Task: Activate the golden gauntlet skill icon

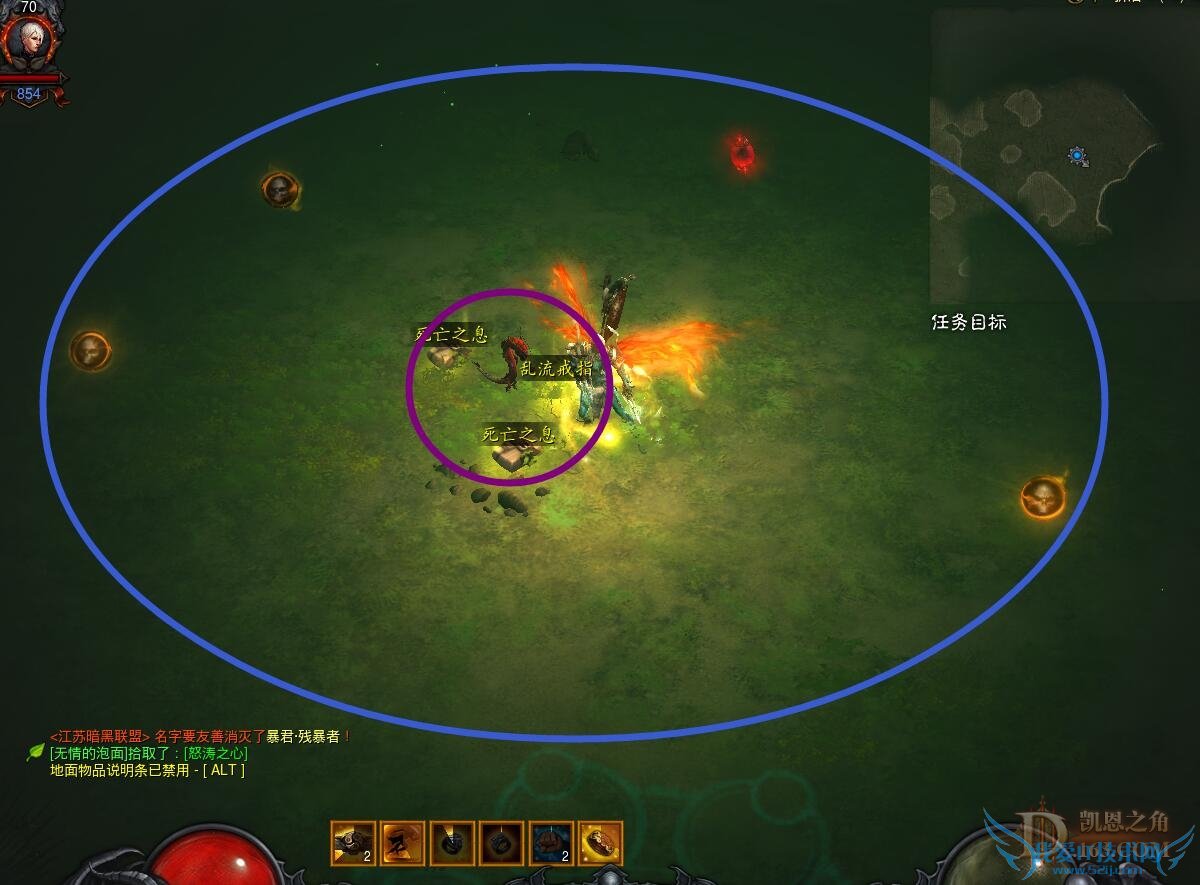Action: tap(600, 843)
